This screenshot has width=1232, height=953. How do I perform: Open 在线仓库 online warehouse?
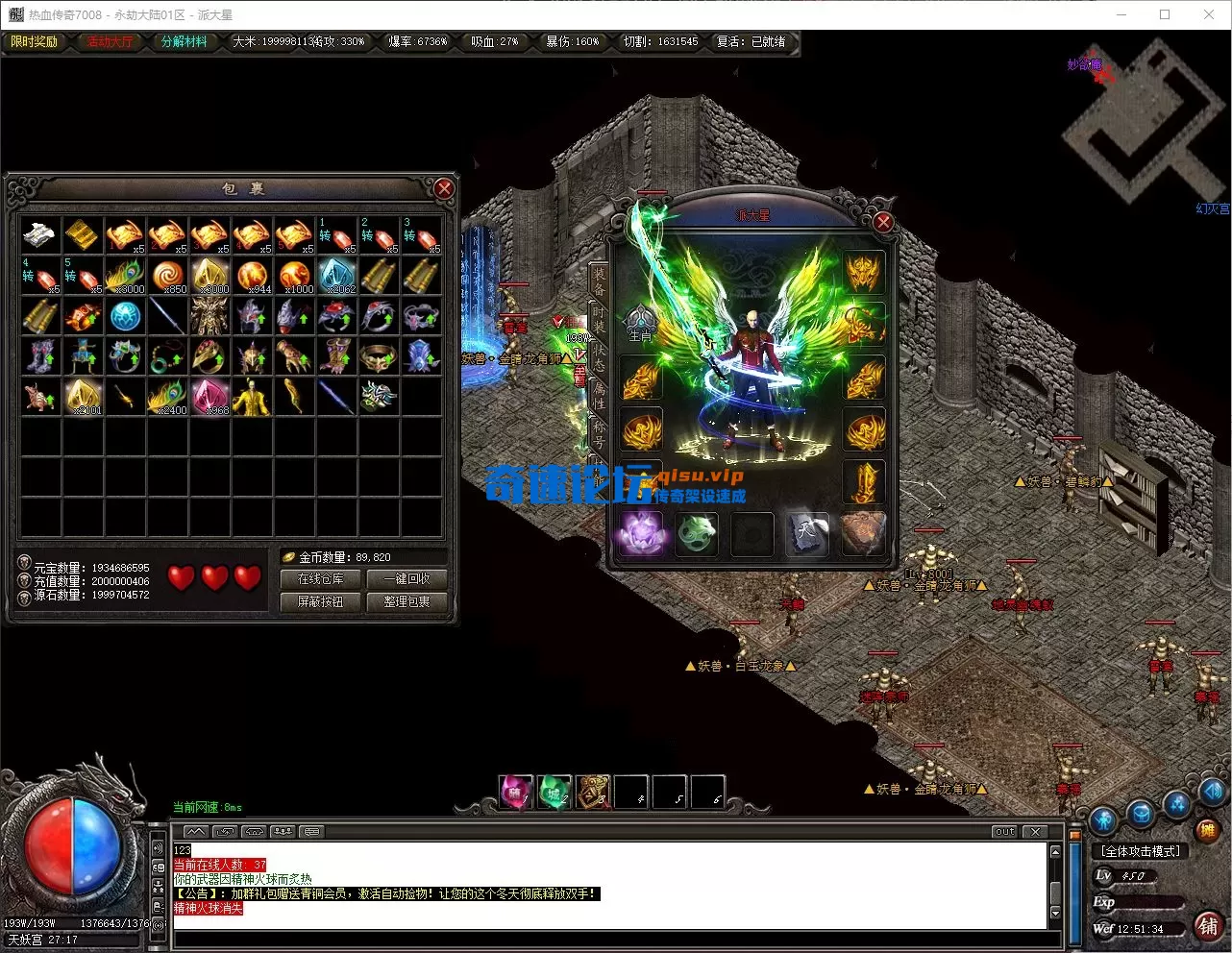(x=320, y=579)
